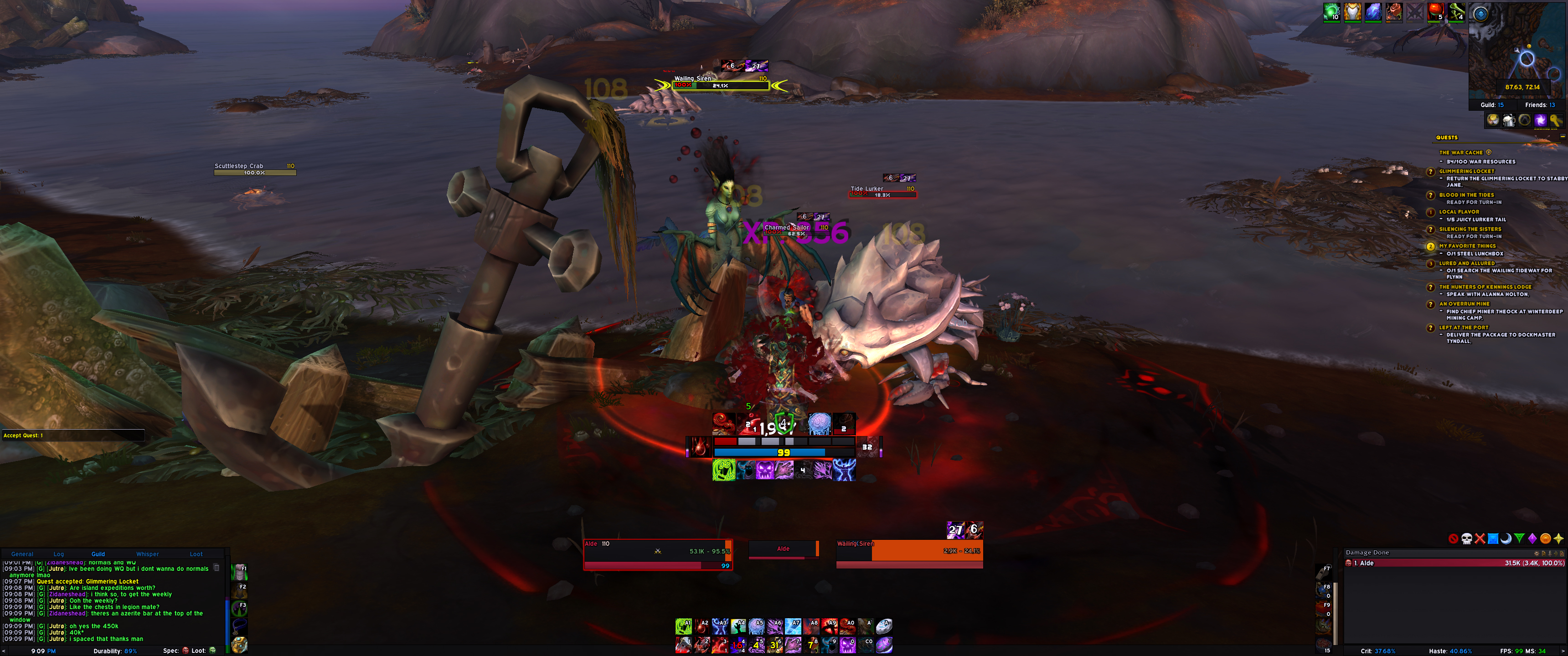Cast the purple skull ability on key 0
The height and width of the screenshot is (656, 1568).
[847, 645]
